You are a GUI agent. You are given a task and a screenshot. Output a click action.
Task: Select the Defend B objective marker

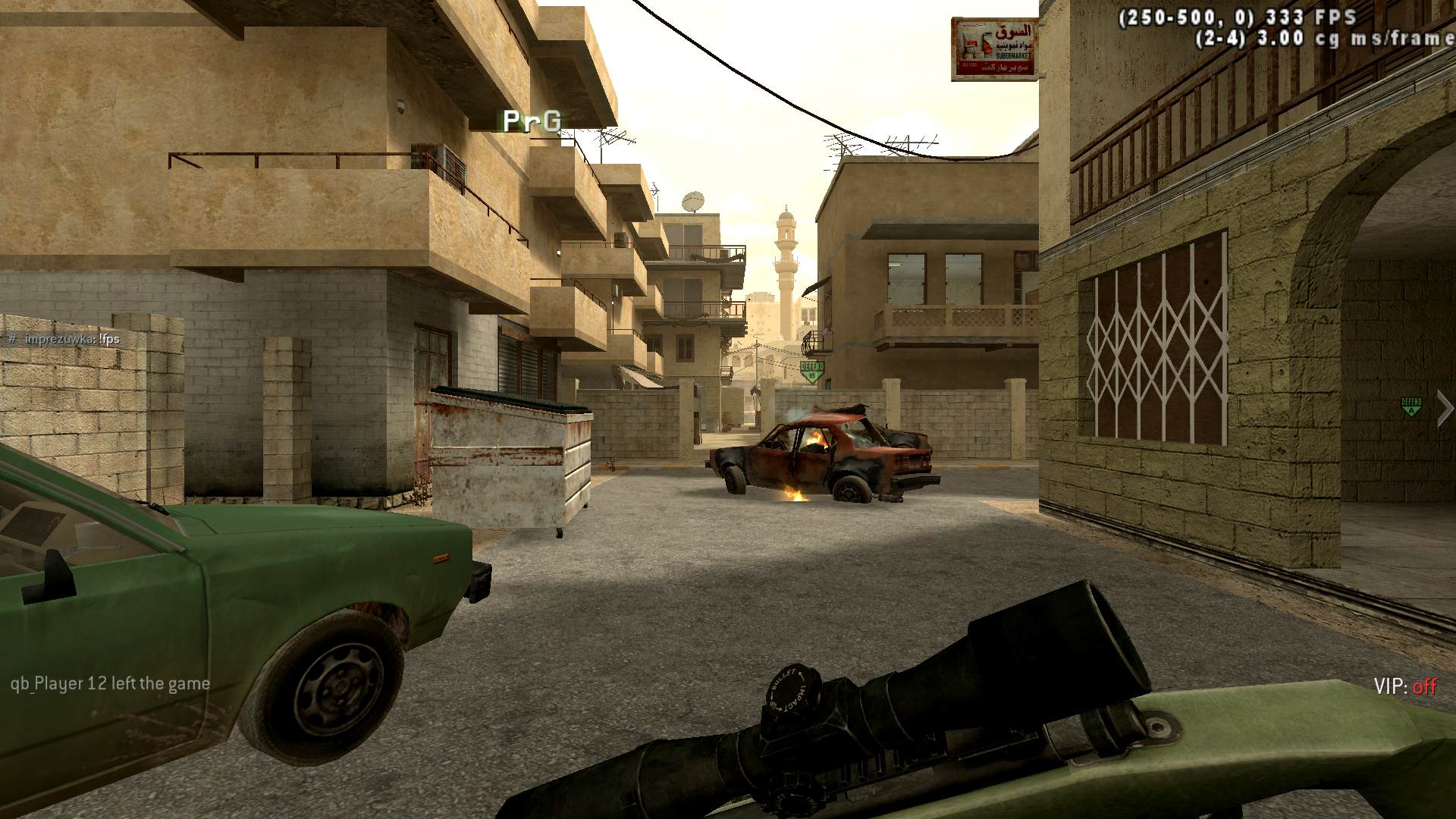click(811, 371)
